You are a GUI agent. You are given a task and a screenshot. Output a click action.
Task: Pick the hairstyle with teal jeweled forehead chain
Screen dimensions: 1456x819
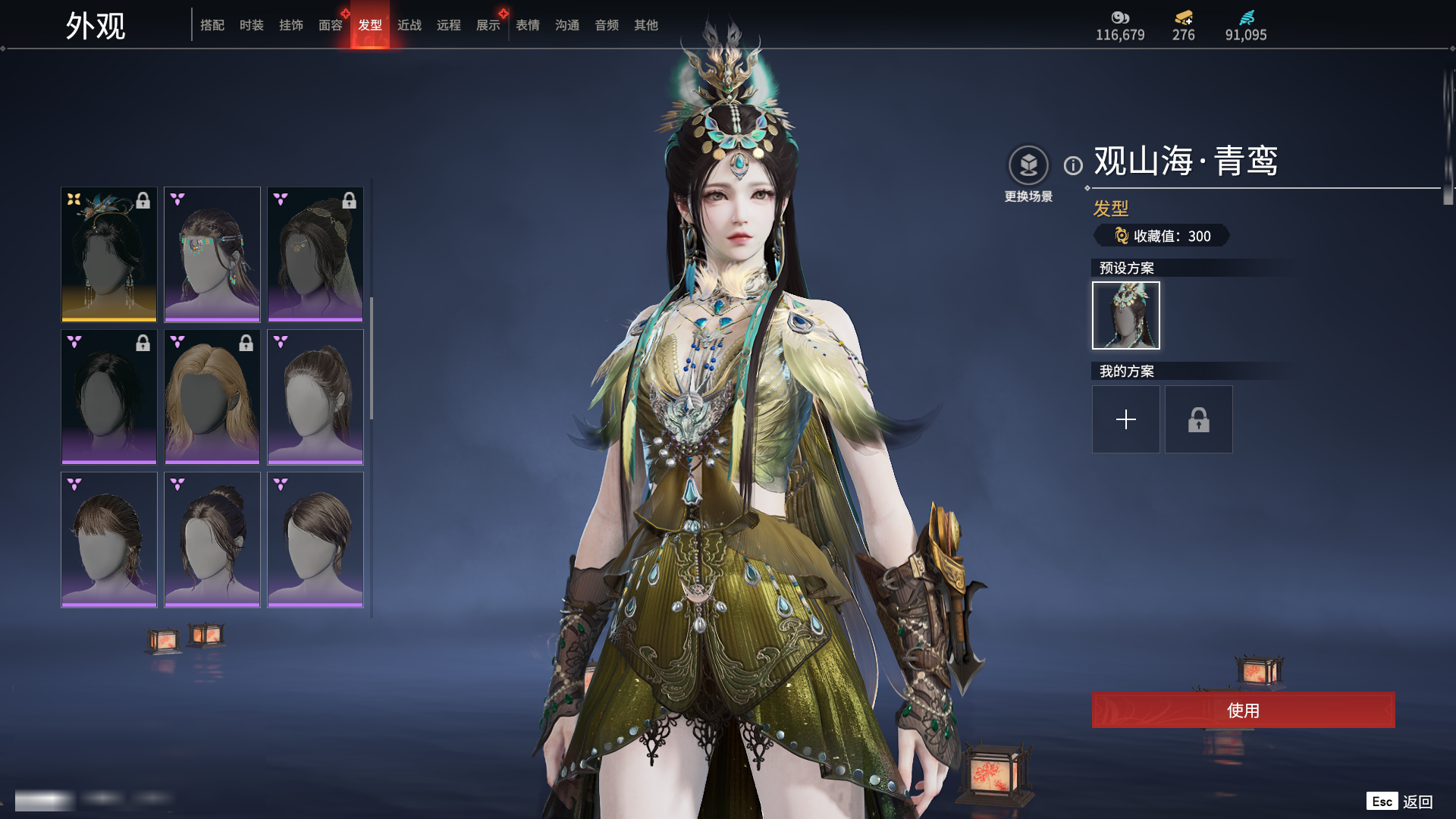tap(212, 254)
